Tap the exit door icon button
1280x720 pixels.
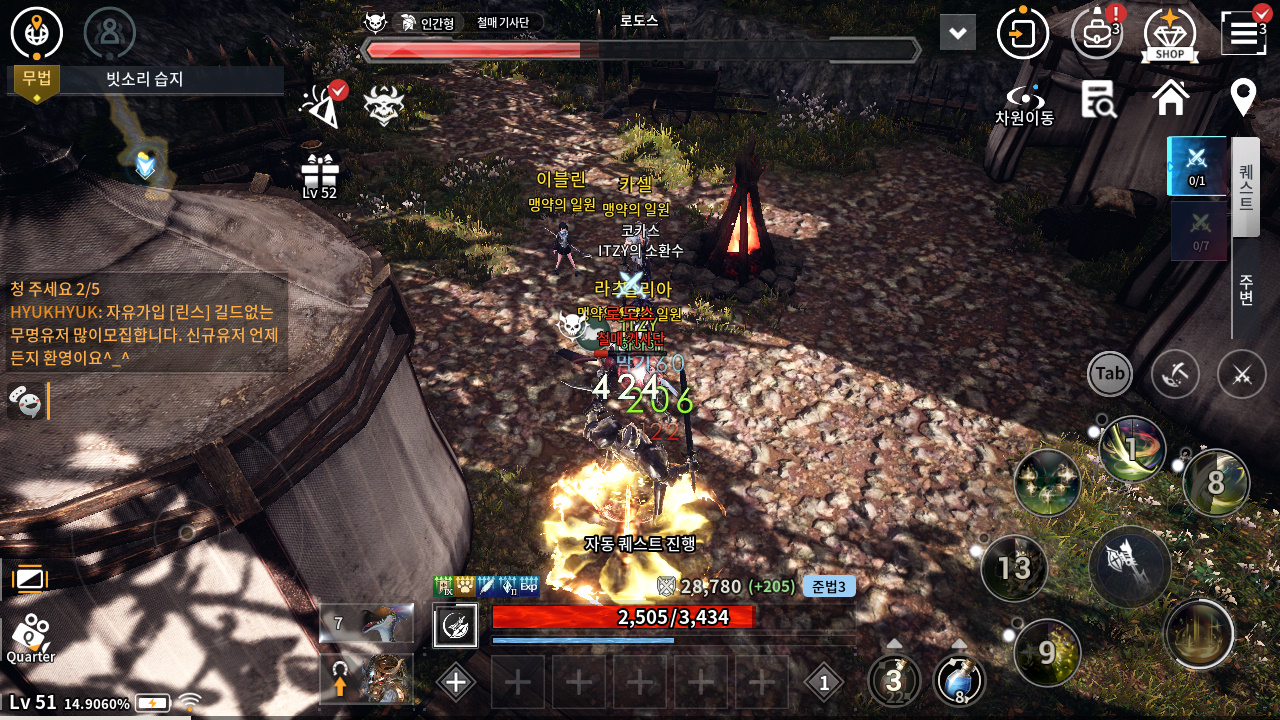(x=1022, y=34)
